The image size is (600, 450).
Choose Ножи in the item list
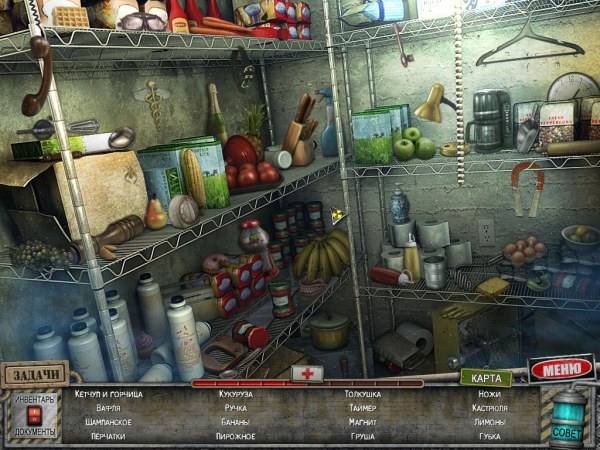coord(490,394)
